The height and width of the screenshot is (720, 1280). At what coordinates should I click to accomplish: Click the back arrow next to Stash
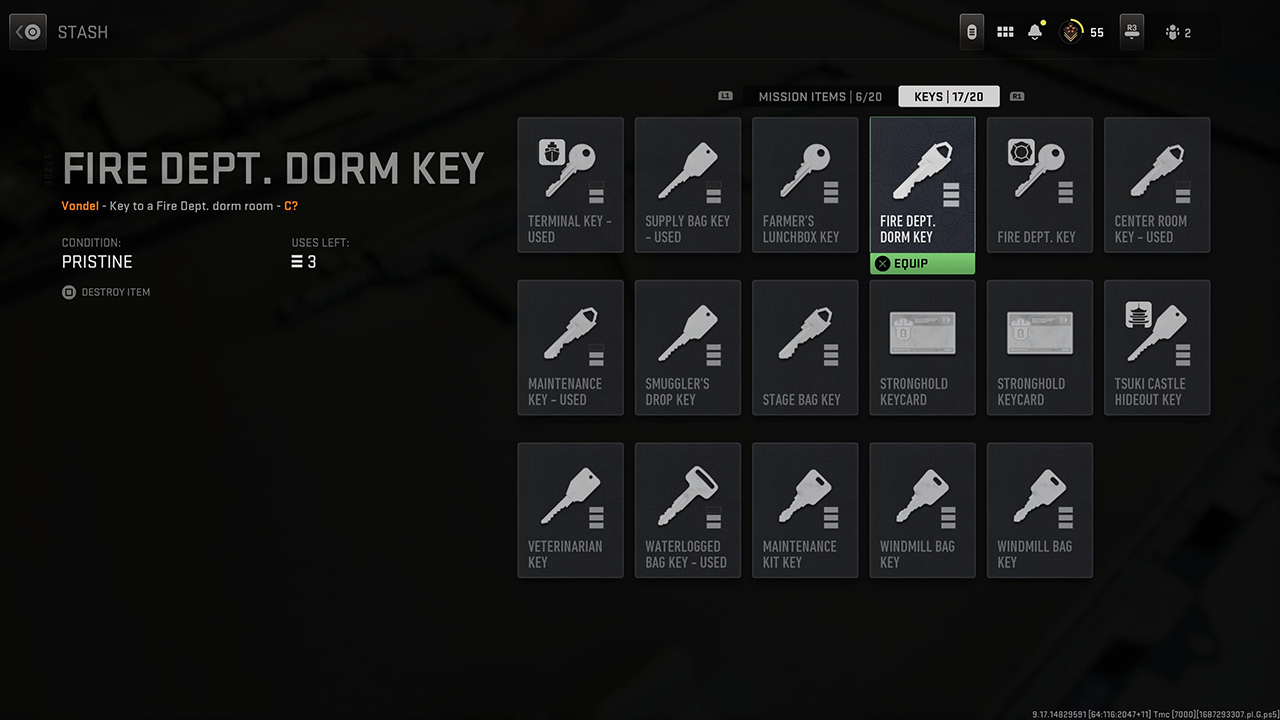(x=27, y=31)
